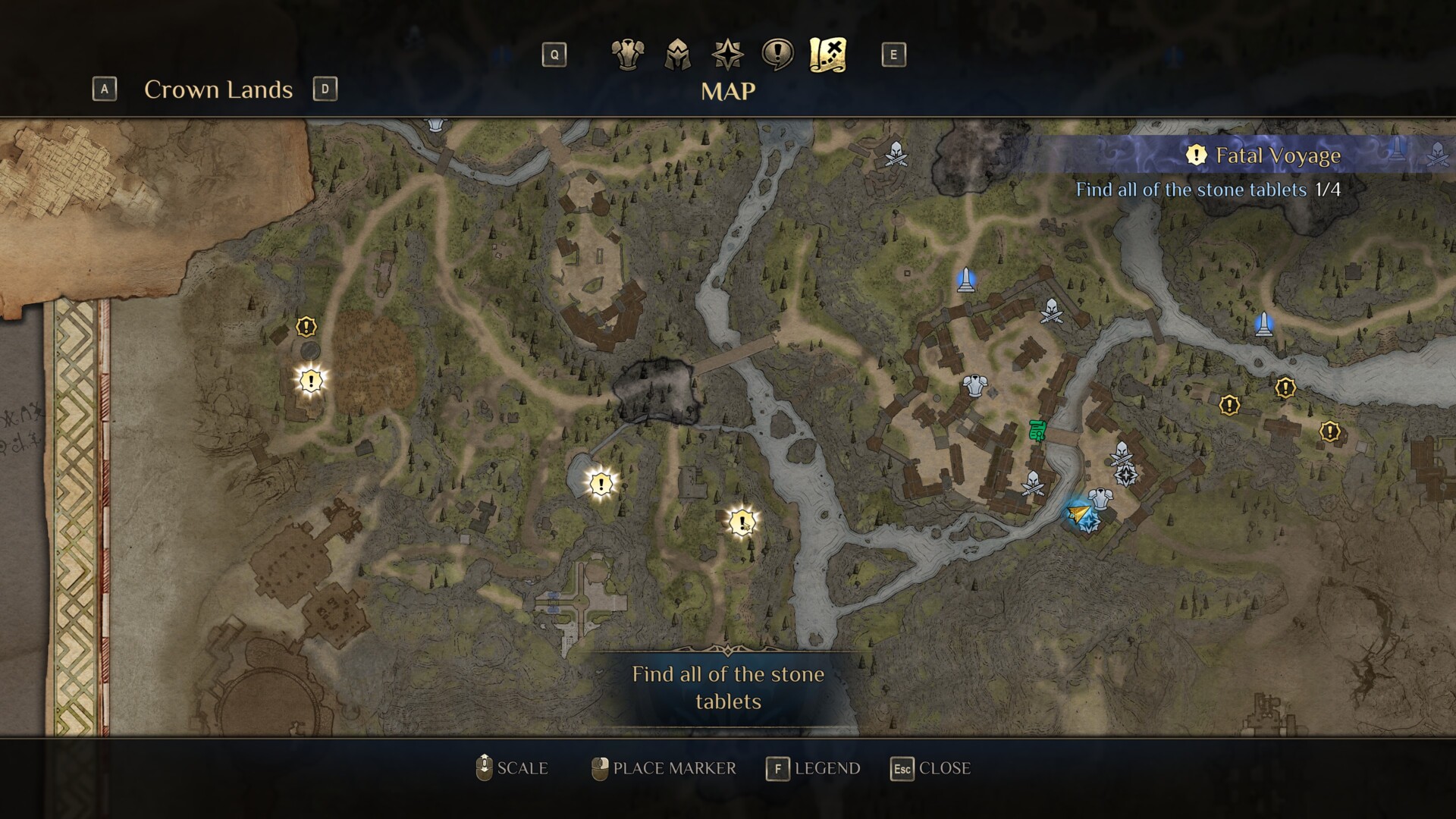Select the glowing quest marker beside the pond
Image resolution: width=1456 pixels, height=819 pixels.
click(x=601, y=483)
